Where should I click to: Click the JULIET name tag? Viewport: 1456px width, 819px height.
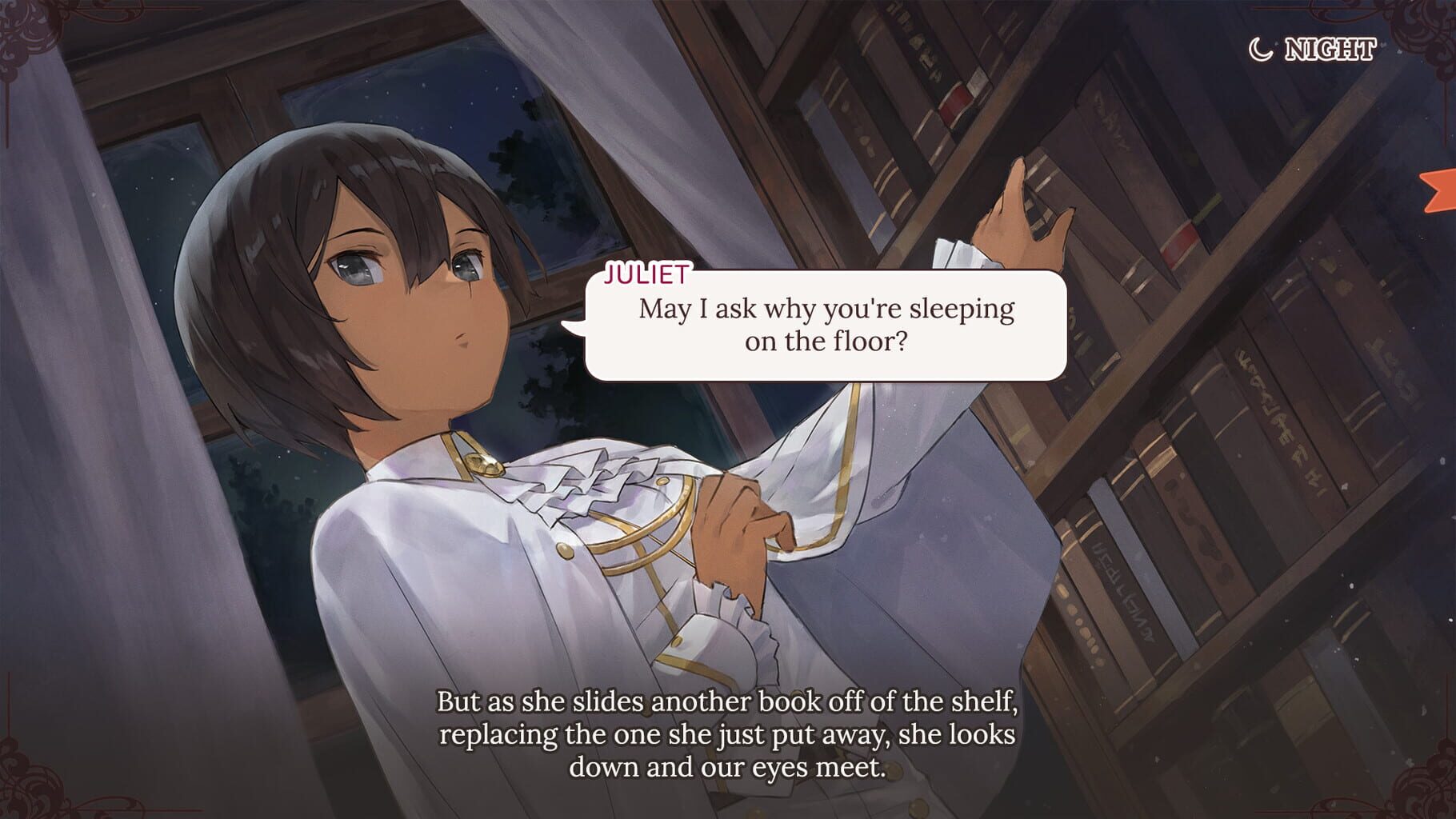(645, 276)
